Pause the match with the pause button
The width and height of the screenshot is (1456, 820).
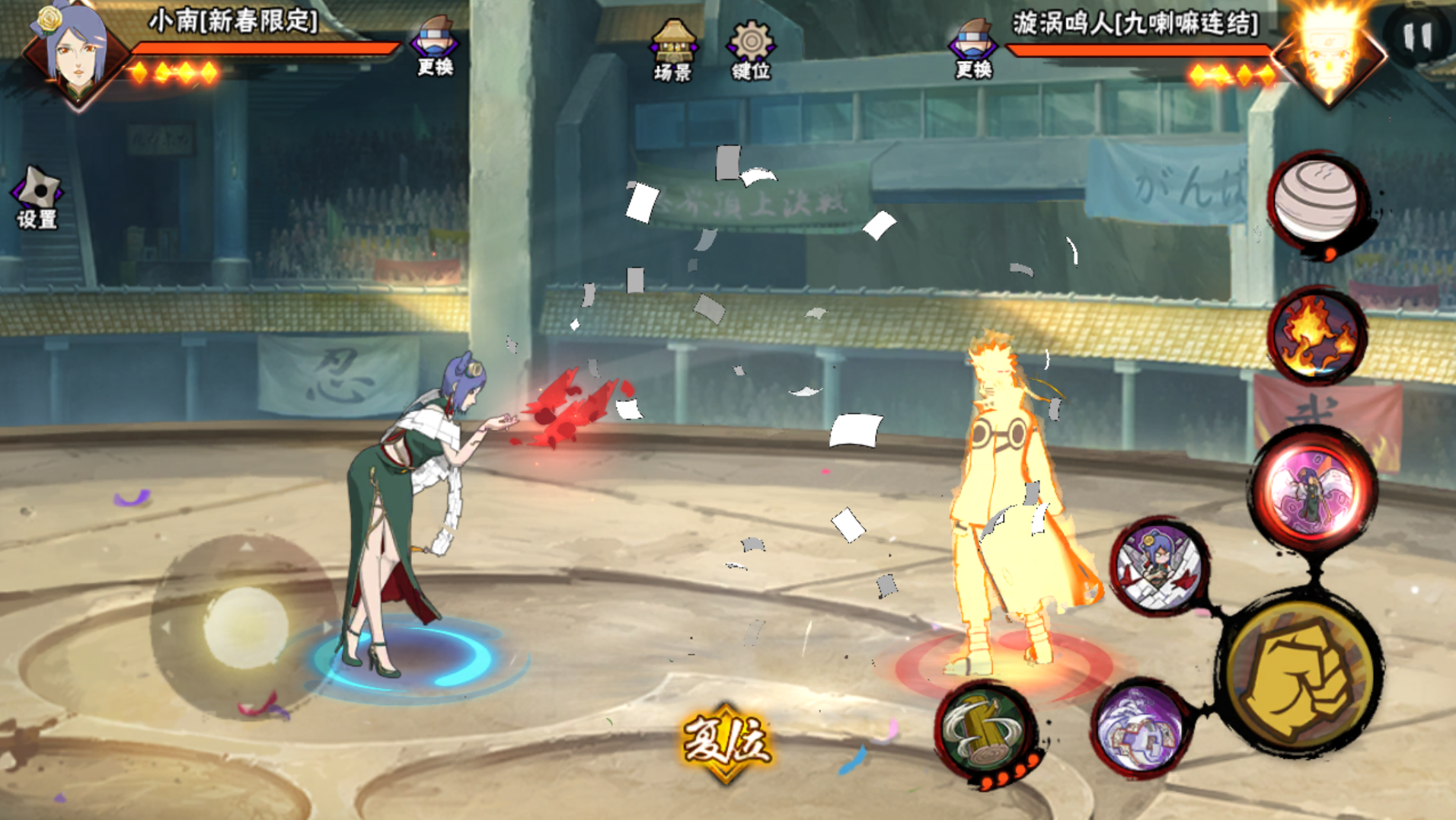coord(1417,37)
